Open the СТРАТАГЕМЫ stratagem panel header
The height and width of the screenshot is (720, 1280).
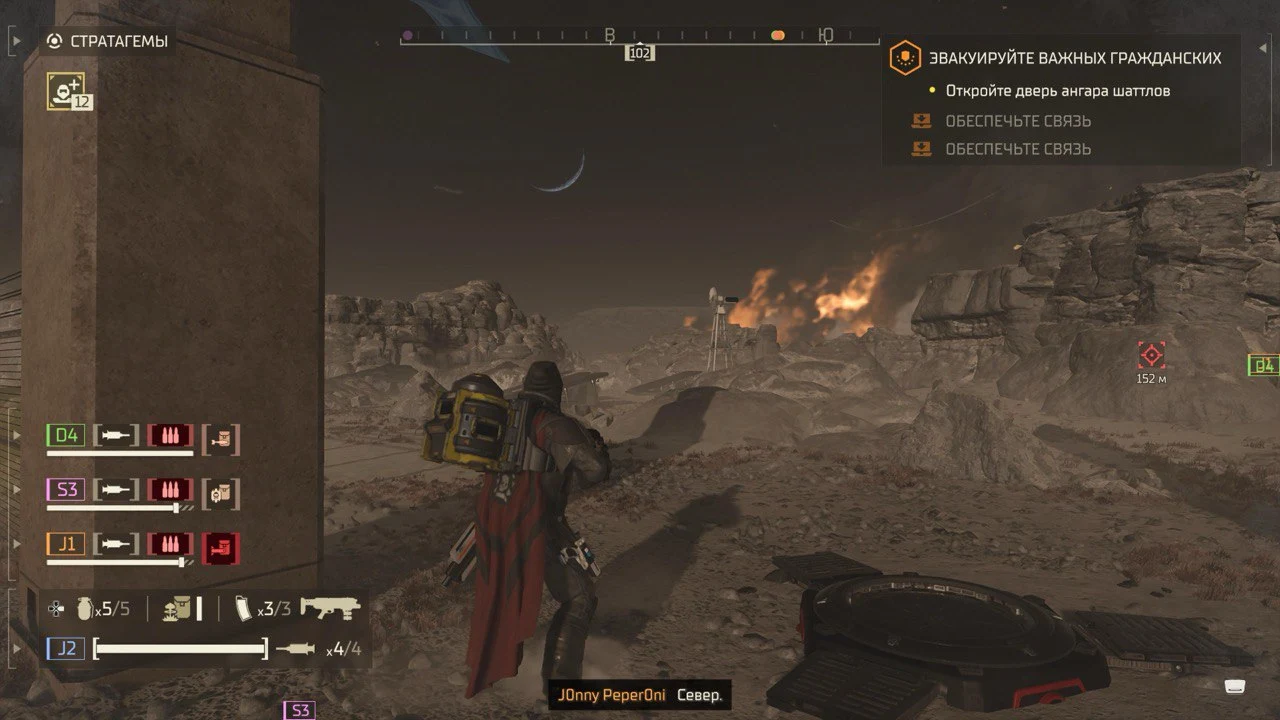point(107,41)
